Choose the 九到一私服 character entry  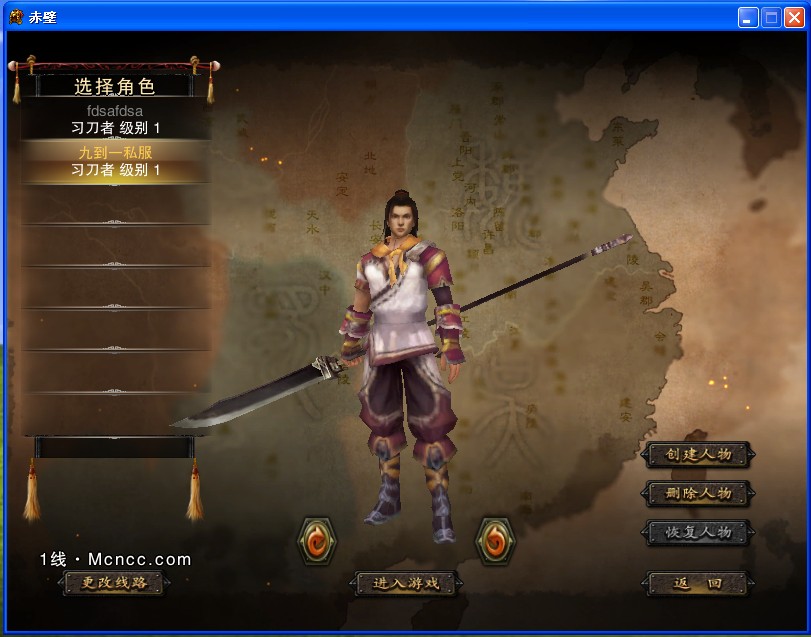tap(115, 161)
